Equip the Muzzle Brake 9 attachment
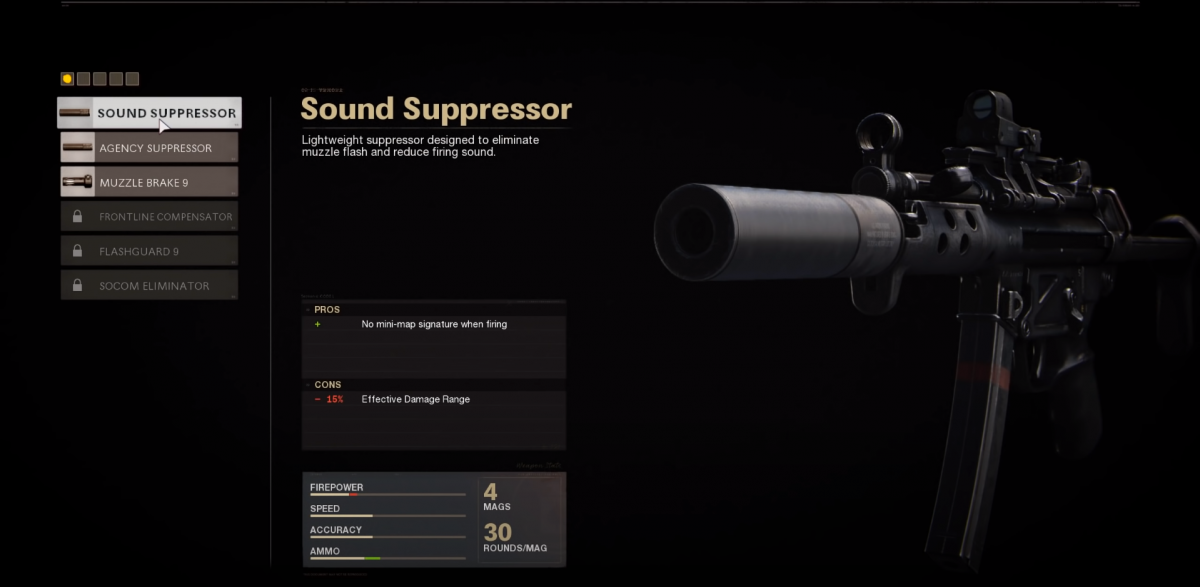This screenshot has height=587, width=1200. [149, 182]
